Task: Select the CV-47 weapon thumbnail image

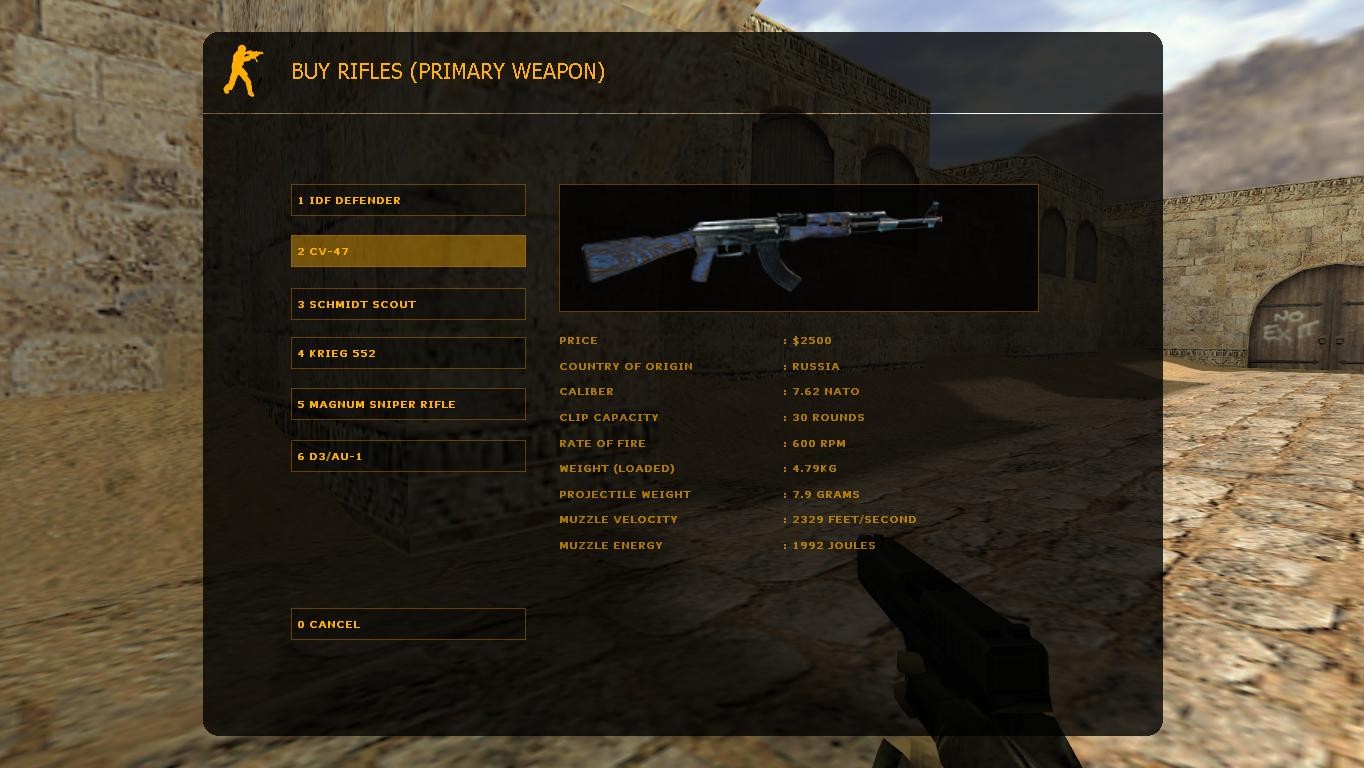Action: [x=798, y=247]
